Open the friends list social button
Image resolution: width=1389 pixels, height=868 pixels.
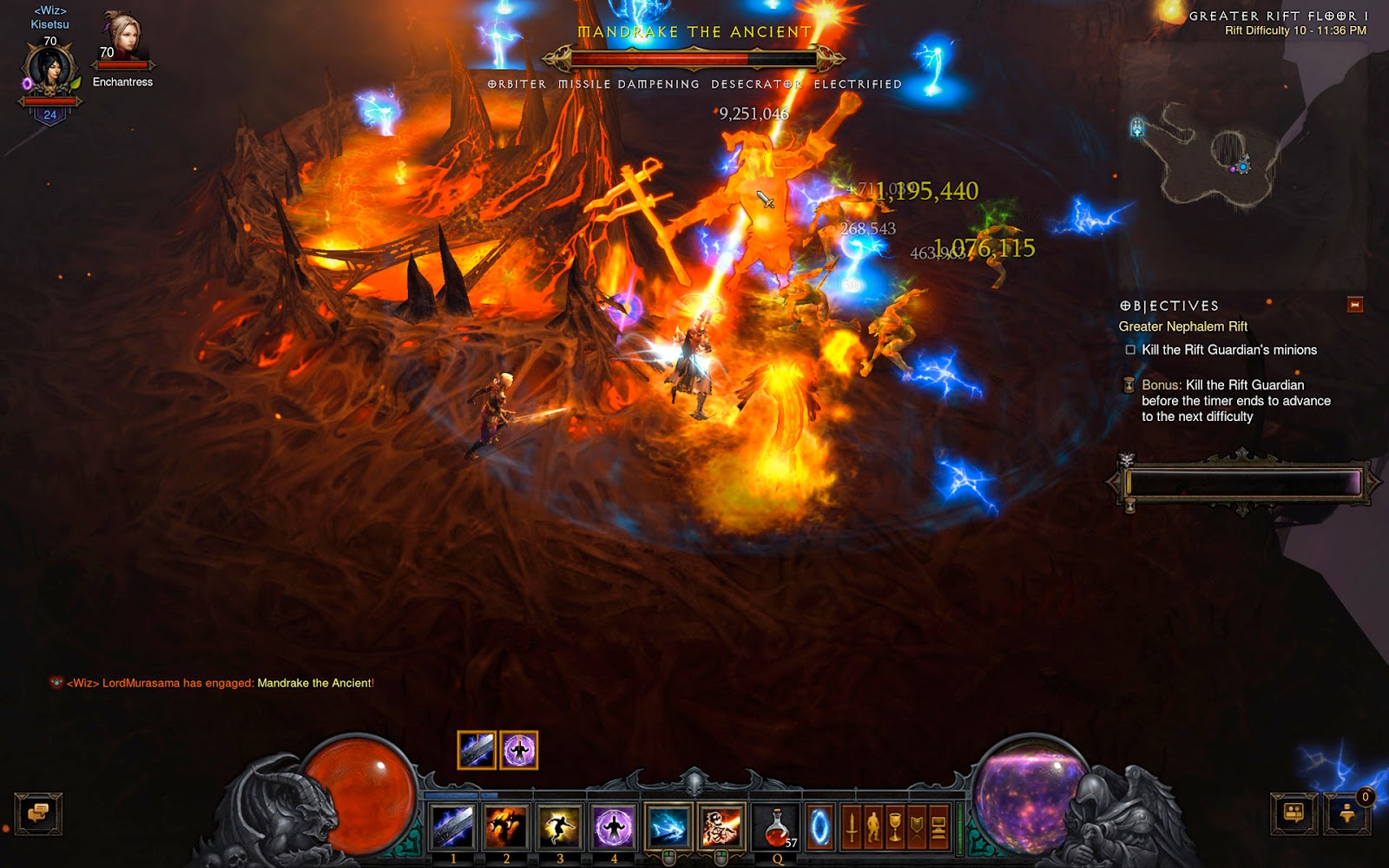point(1294,814)
